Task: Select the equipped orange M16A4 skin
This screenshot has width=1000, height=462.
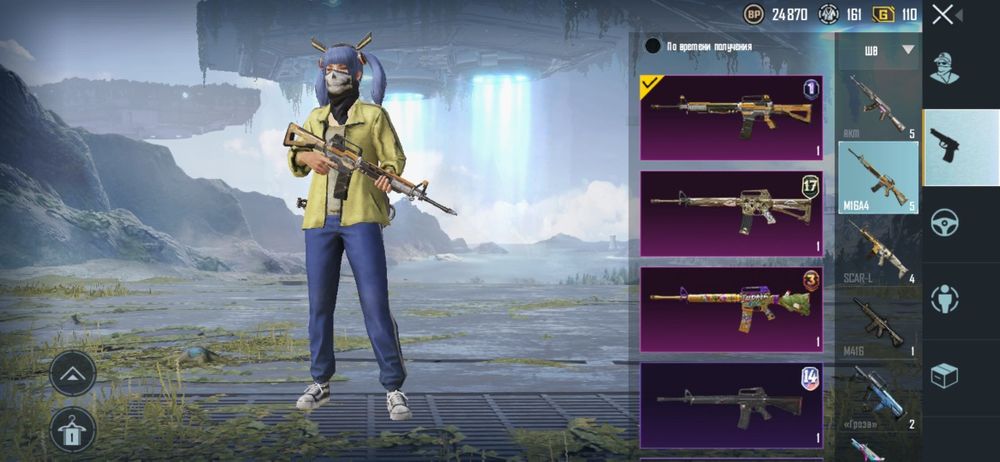Action: click(731, 117)
